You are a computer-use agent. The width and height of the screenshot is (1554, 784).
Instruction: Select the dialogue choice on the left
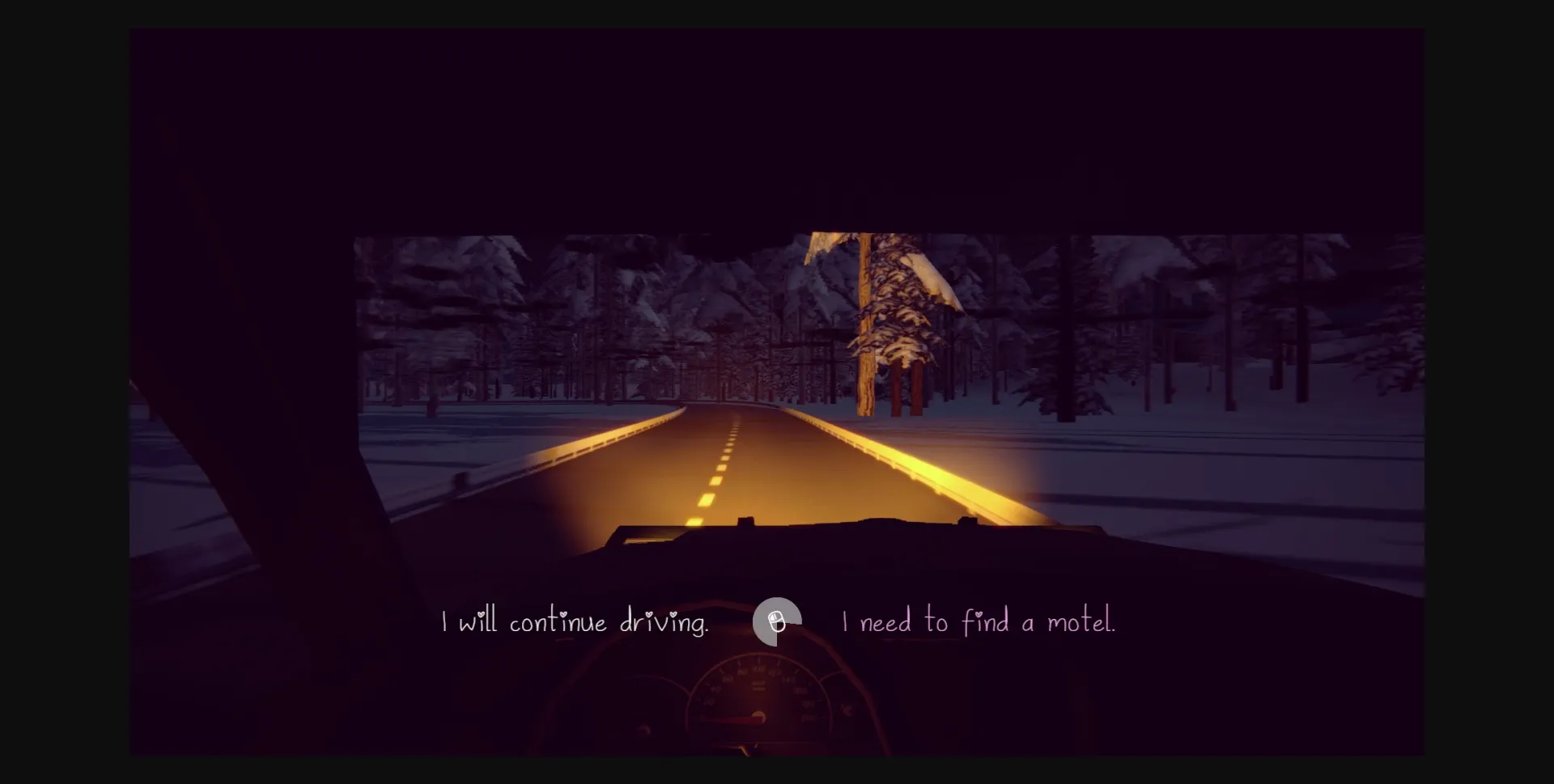click(x=576, y=622)
